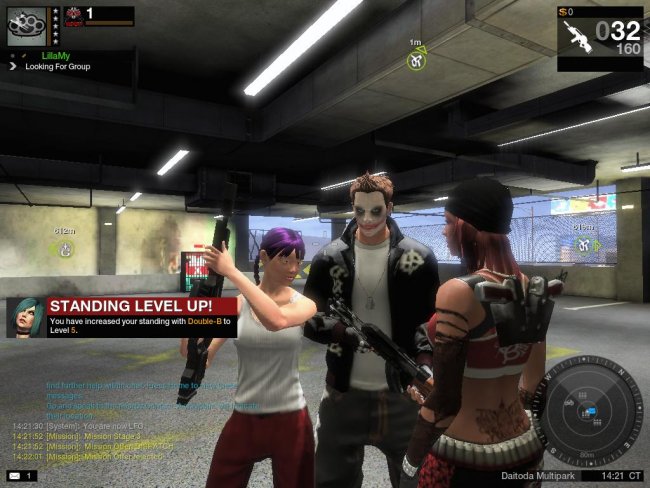The height and width of the screenshot is (488, 650).
Task: Open the circular radar minimap
Action: coord(586,410)
